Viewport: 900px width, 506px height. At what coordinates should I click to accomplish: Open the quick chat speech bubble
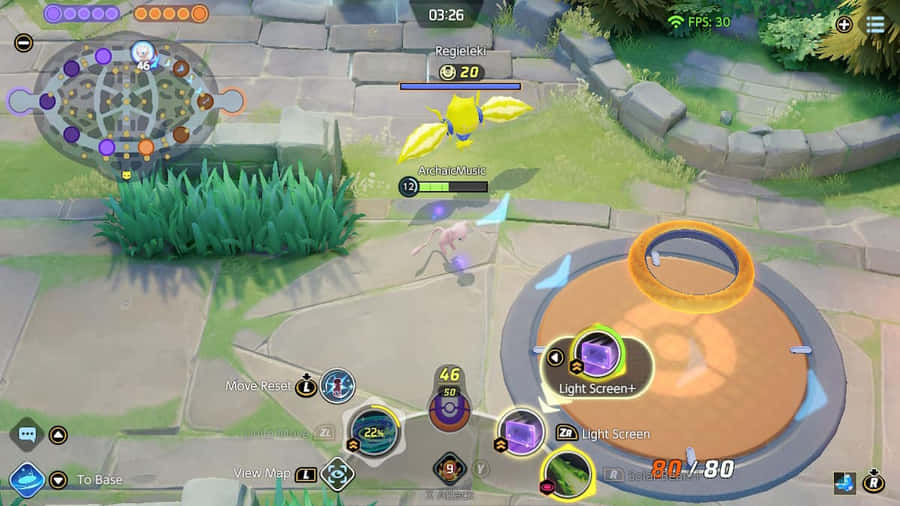coord(25,435)
